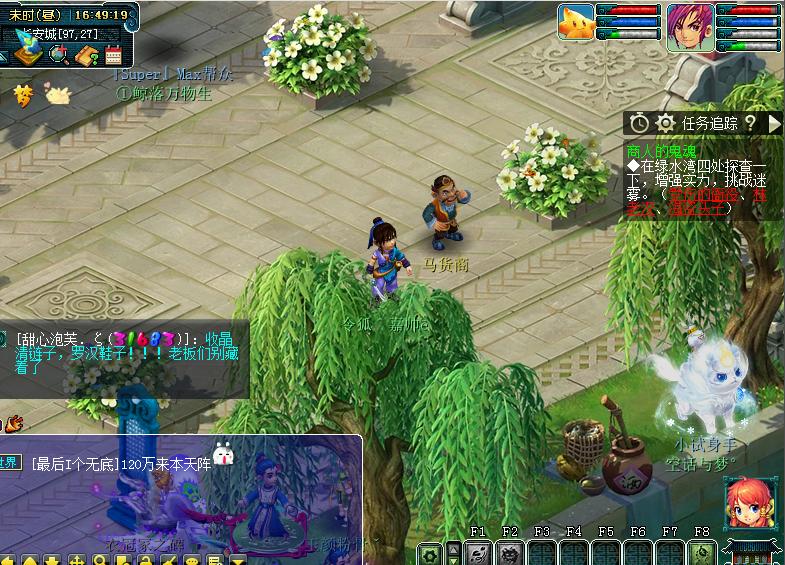Open the red calendar activities icon
The width and height of the screenshot is (785, 565).
tap(112, 55)
